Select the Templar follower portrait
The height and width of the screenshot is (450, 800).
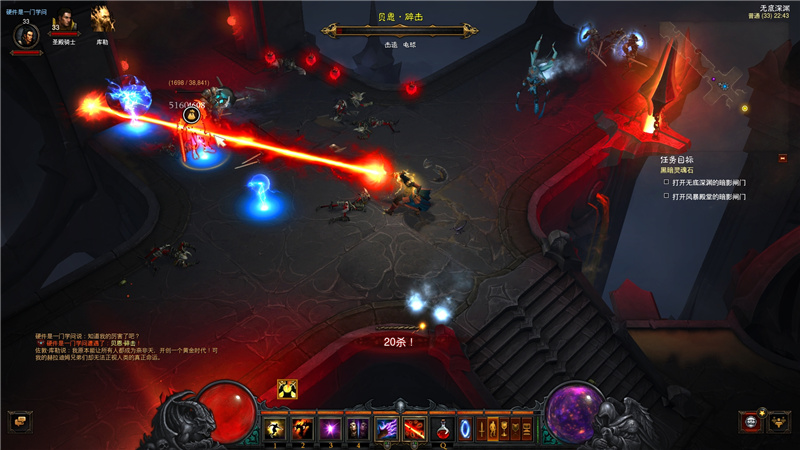pos(64,24)
